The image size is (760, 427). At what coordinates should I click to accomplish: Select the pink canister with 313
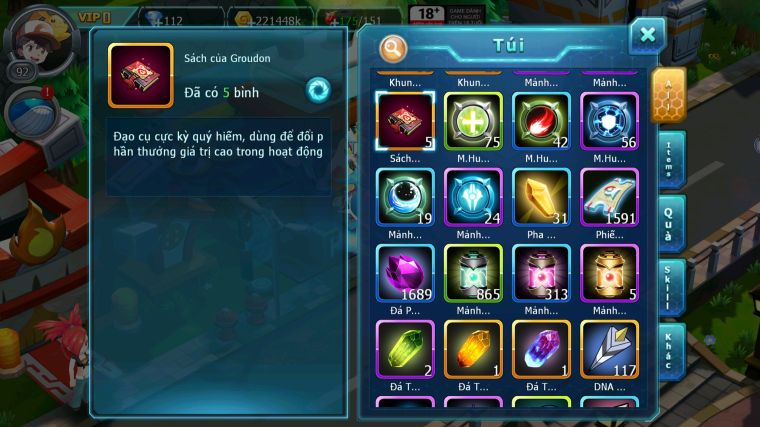click(541, 273)
